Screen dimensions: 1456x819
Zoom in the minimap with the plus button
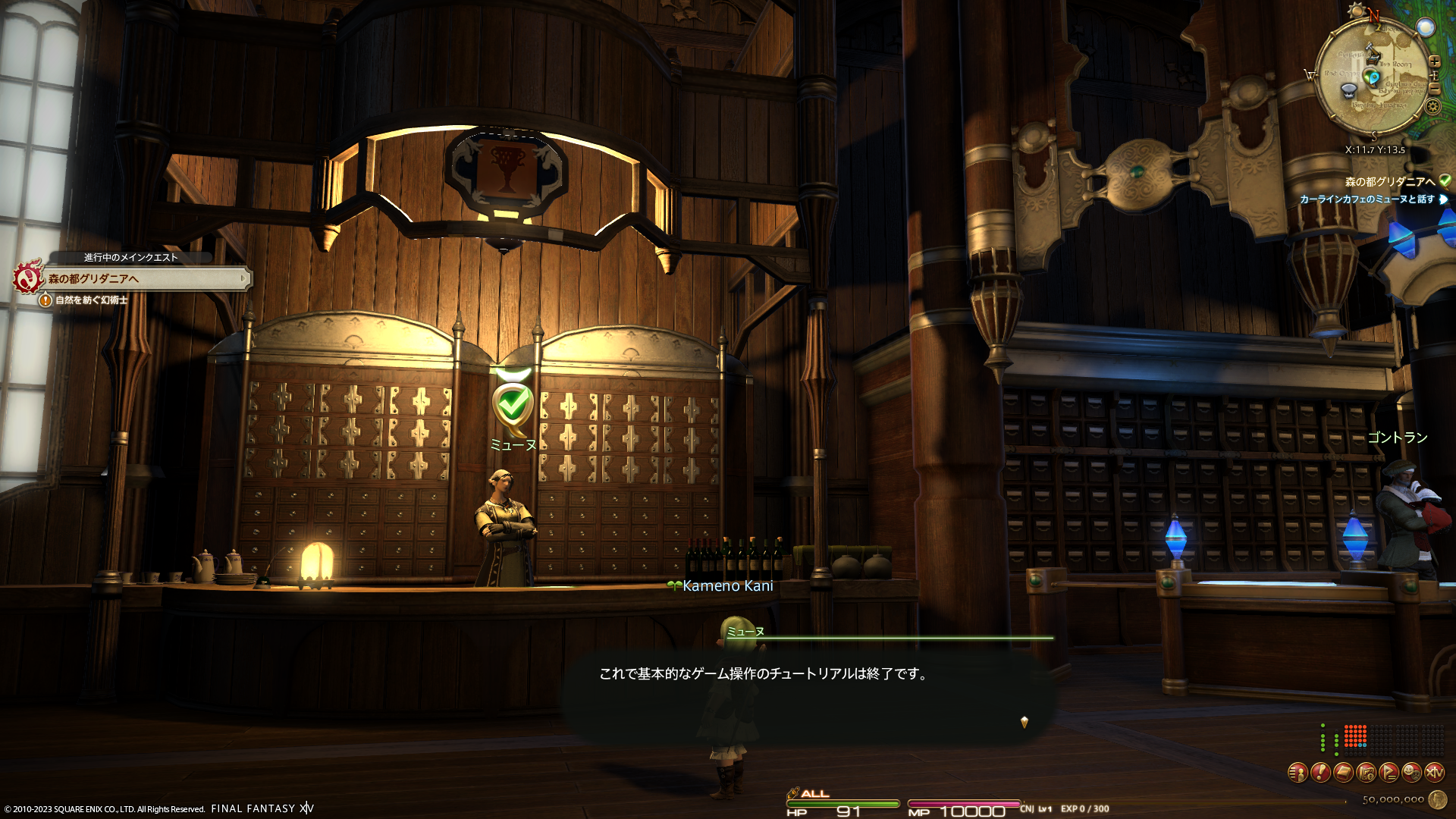pyautogui.click(x=1434, y=61)
